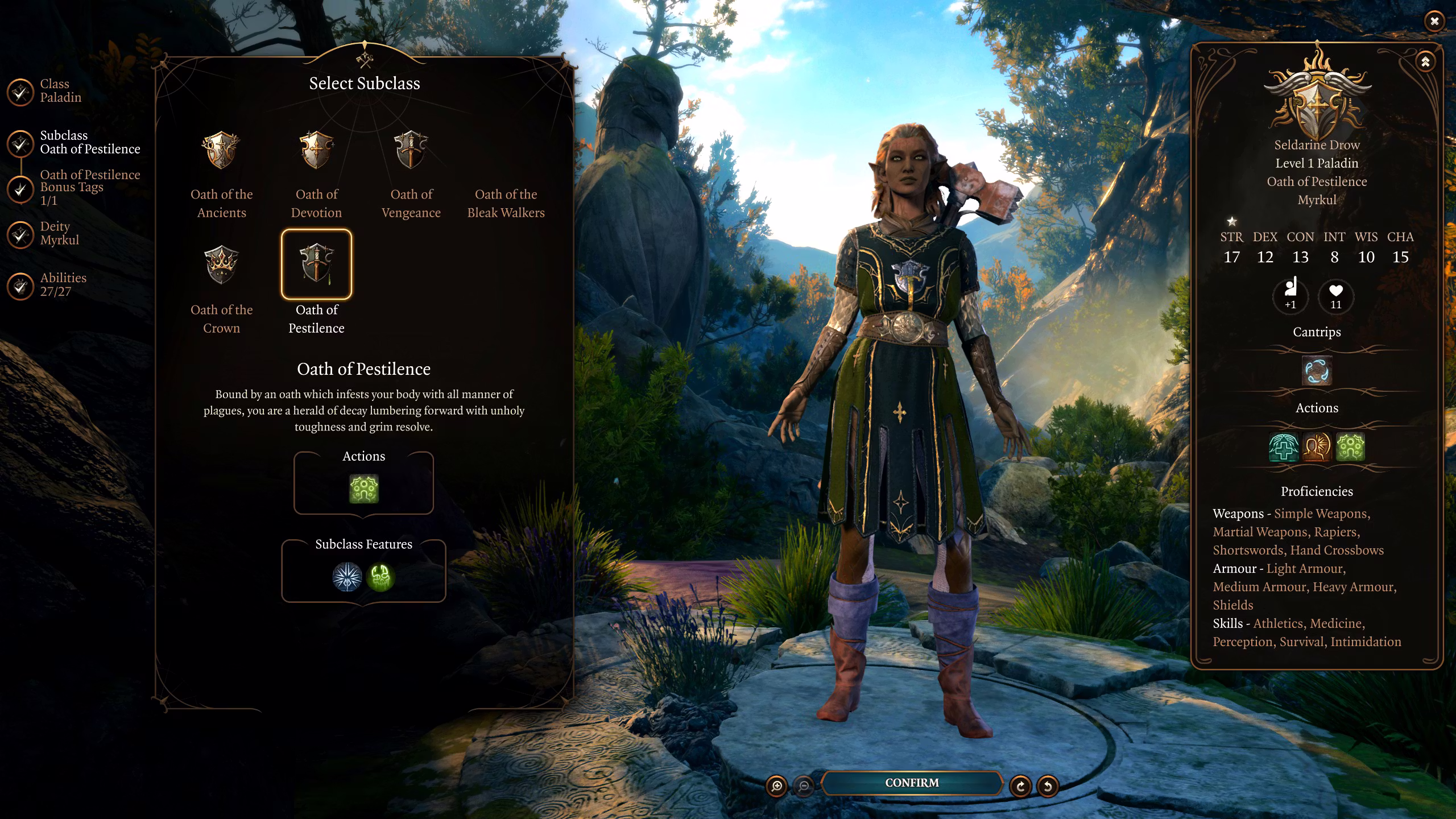Choose the Oath of Devotion subclass
The image size is (1456, 819).
click(x=316, y=150)
